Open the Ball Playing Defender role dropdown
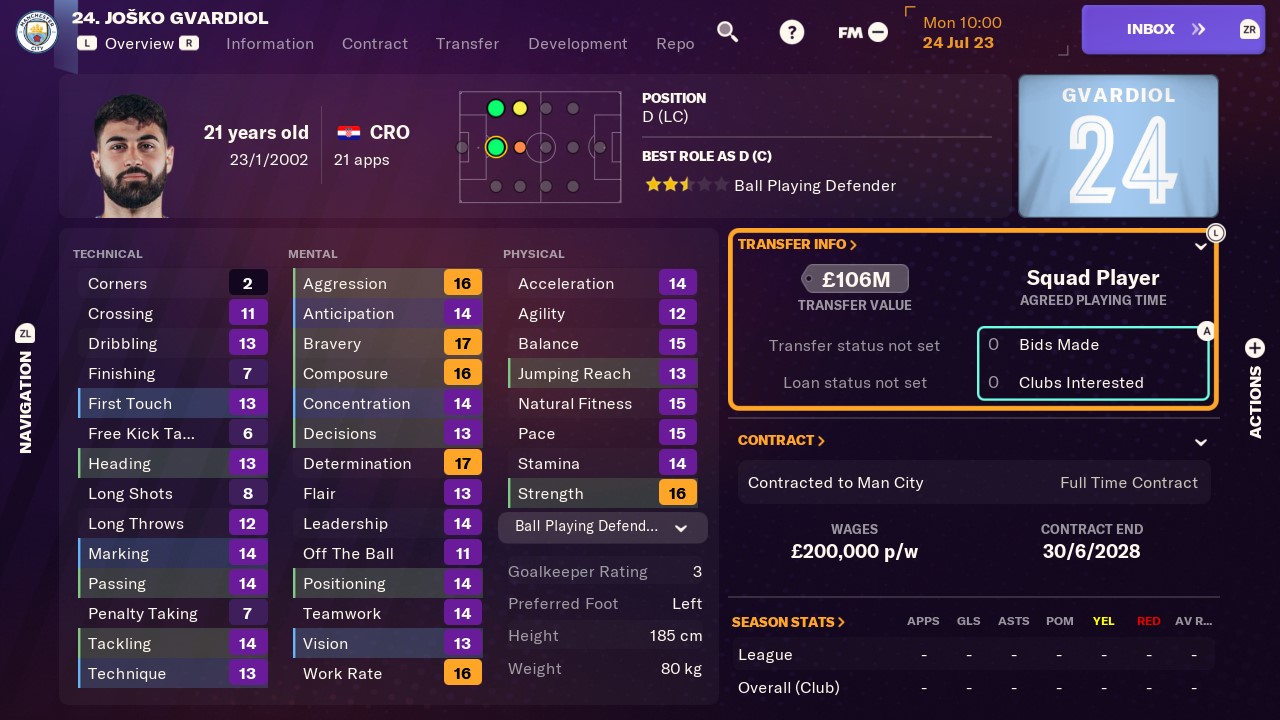Image resolution: width=1280 pixels, height=720 pixels. coord(602,527)
